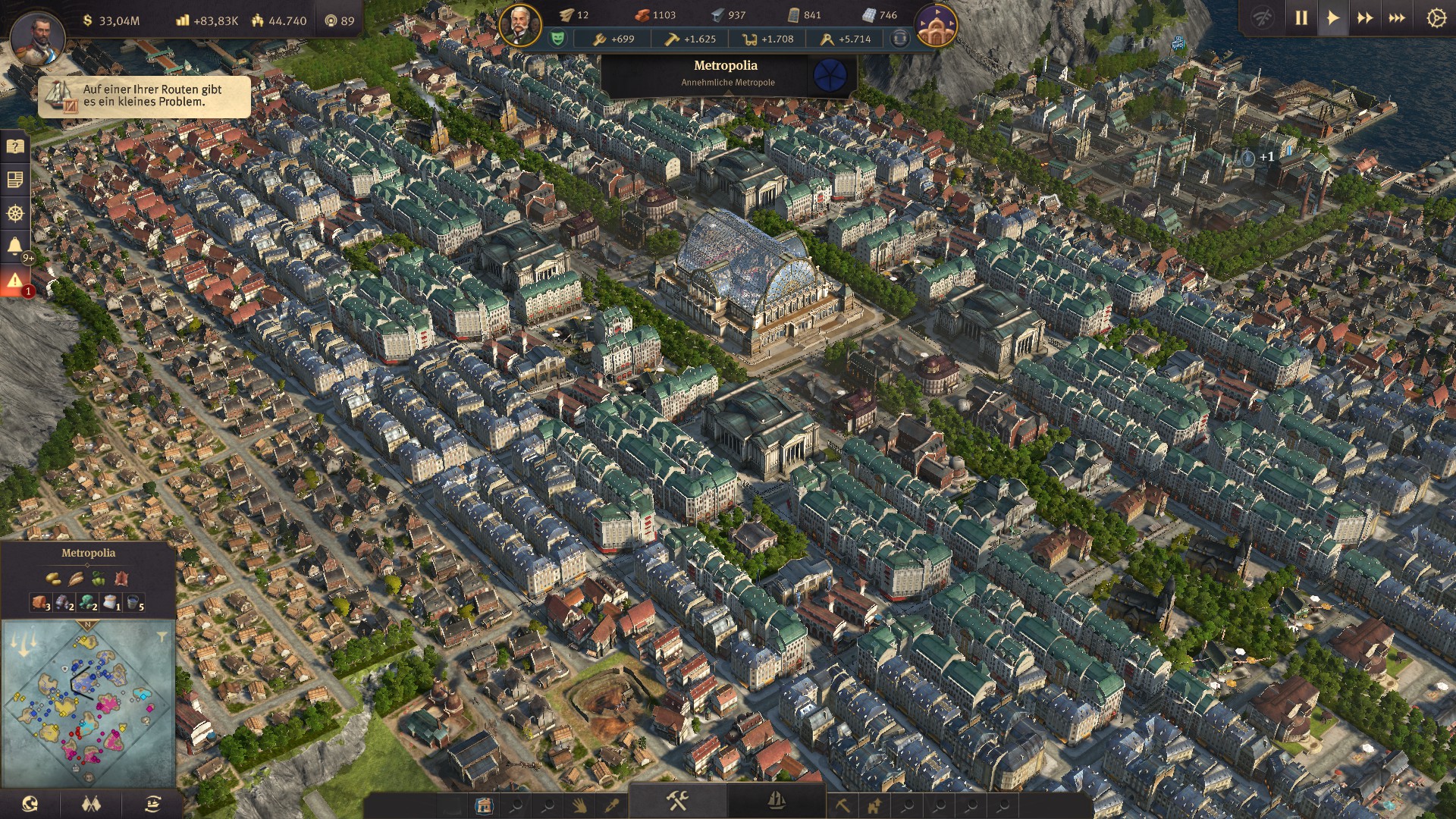The image size is (1456, 819).
Task: Open the diplomacy crossed-flags menu
Action: (x=91, y=804)
